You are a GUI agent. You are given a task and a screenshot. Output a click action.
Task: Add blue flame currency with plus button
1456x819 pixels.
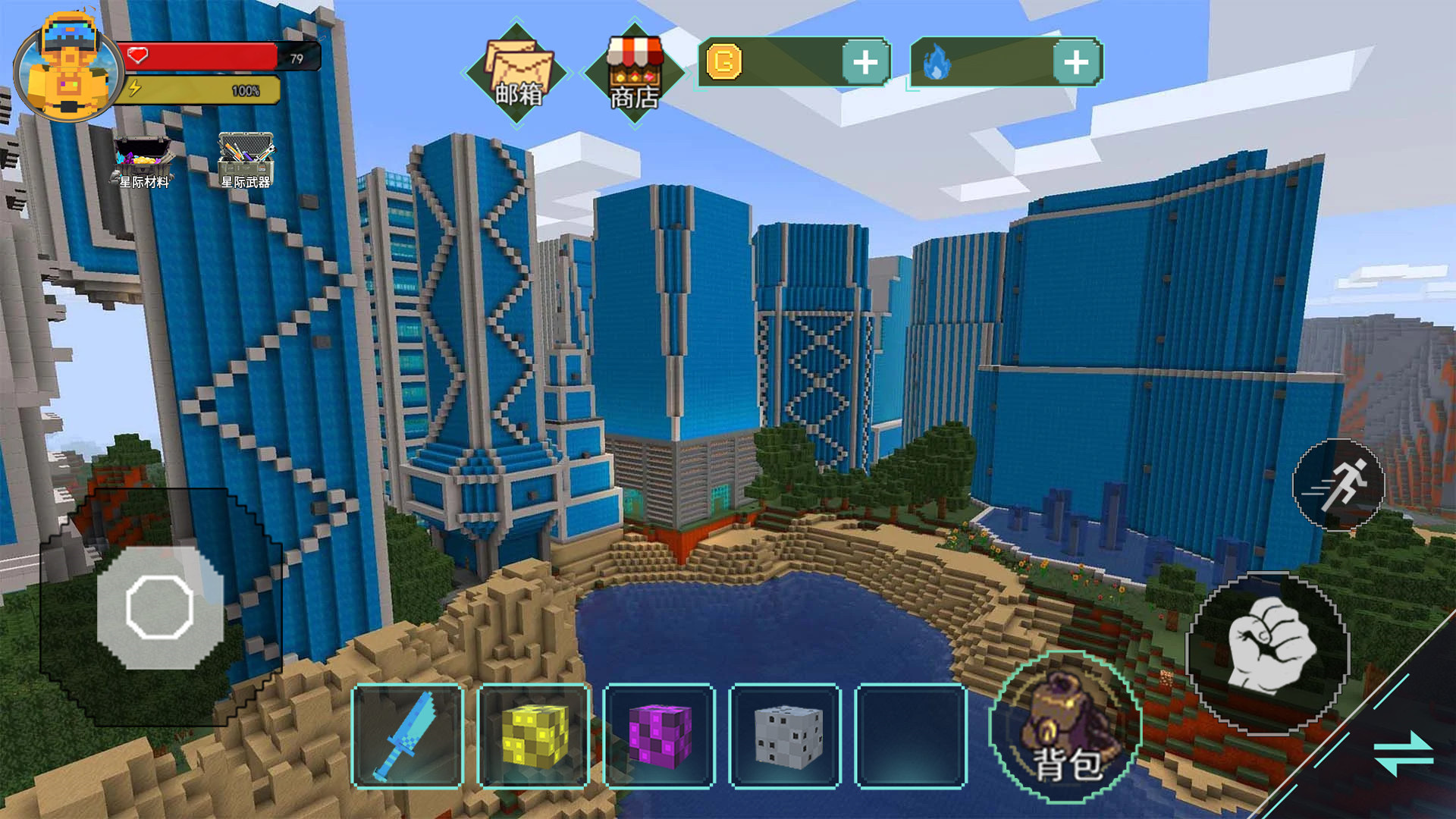tap(1076, 62)
